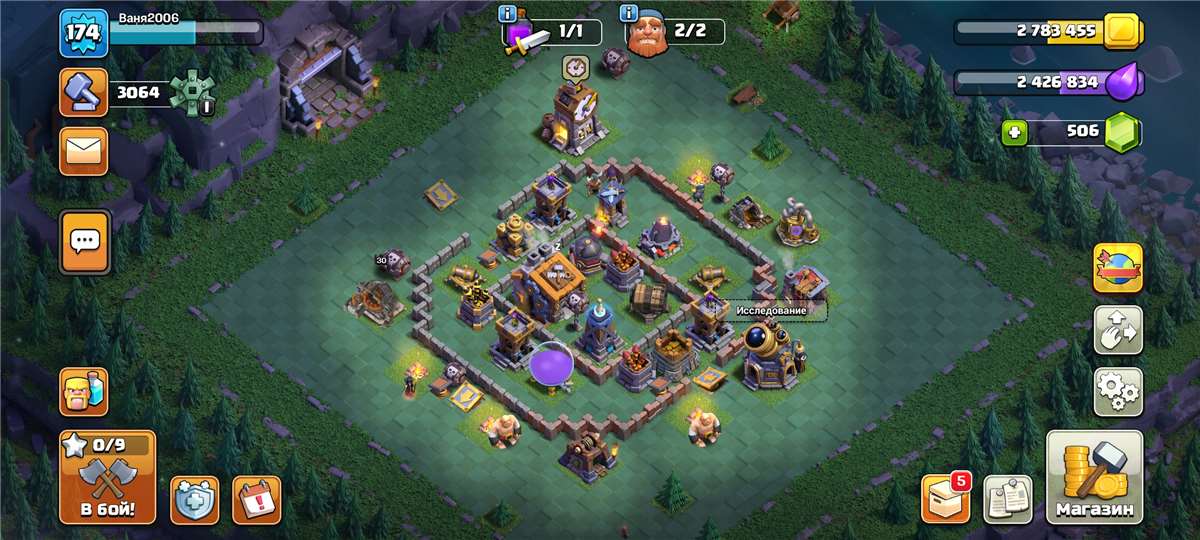The height and width of the screenshot is (540, 1200).
Task: Open the inbox envelope button
Action: [x=84, y=152]
